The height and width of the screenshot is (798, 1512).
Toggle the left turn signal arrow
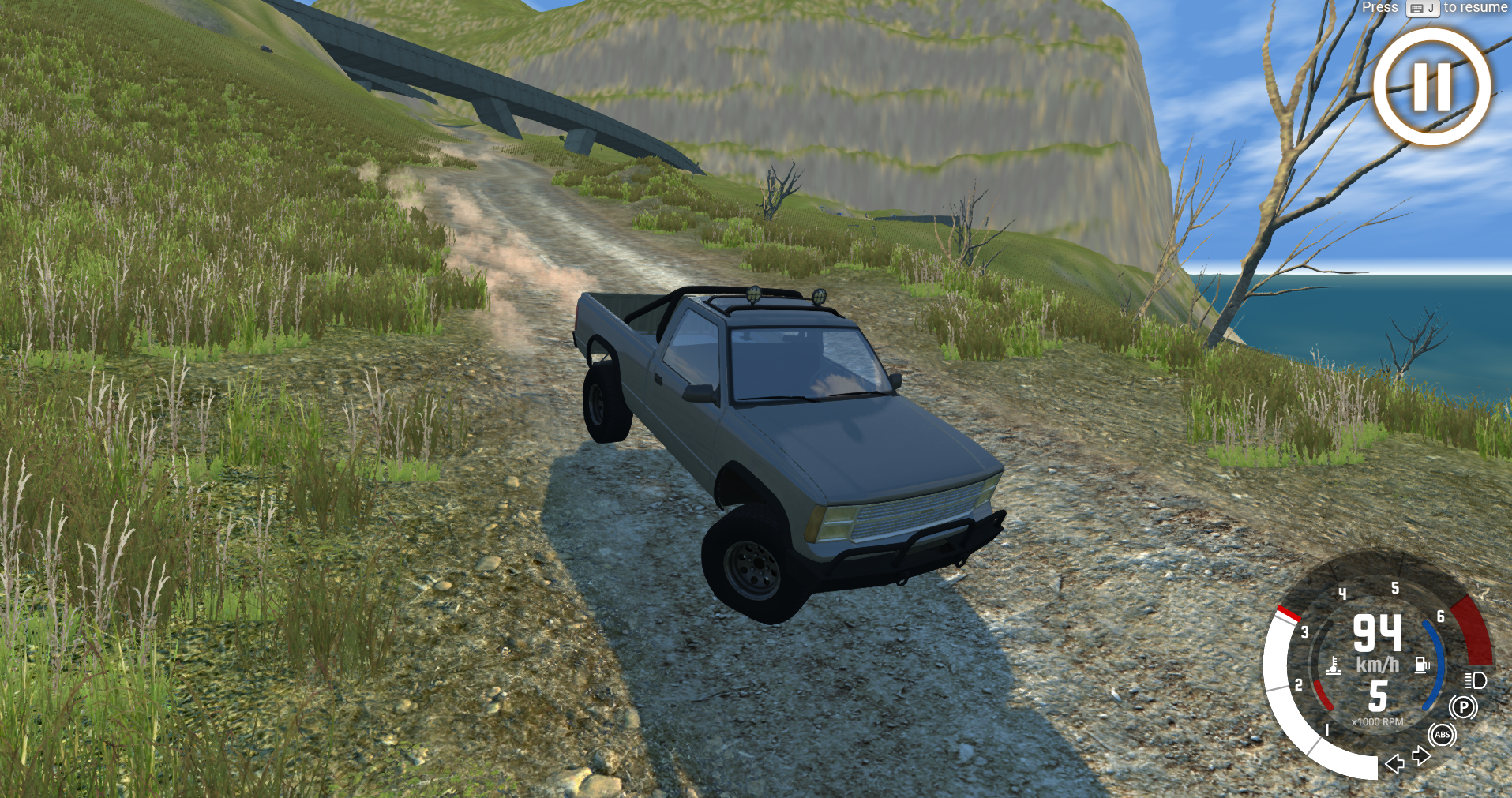click(x=1394, y=764)
